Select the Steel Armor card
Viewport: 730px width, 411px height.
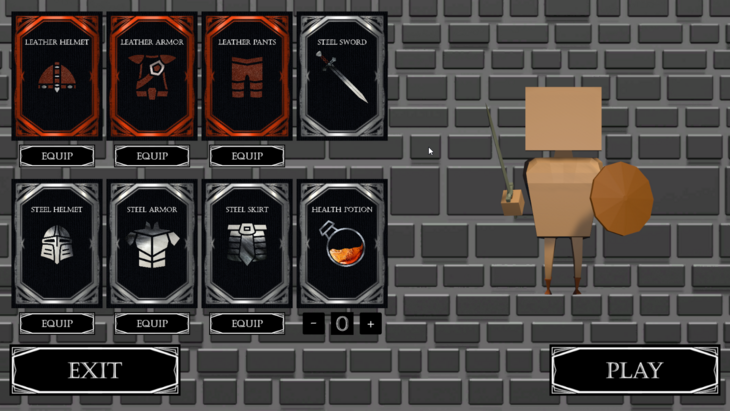click(x=152, y=243)
